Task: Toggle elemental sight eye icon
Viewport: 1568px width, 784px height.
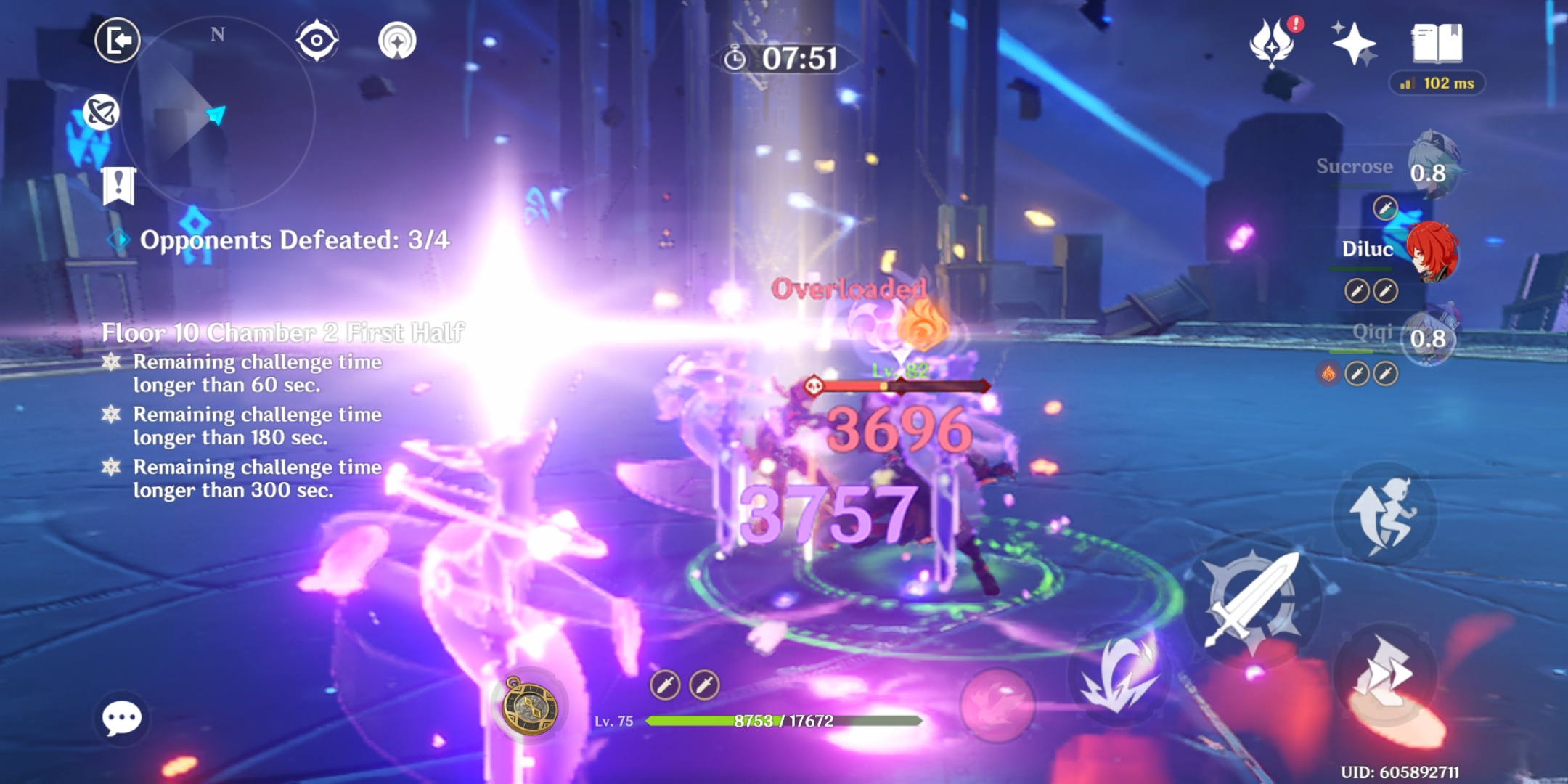Action: pyautogui.click(x=317, y=41)
